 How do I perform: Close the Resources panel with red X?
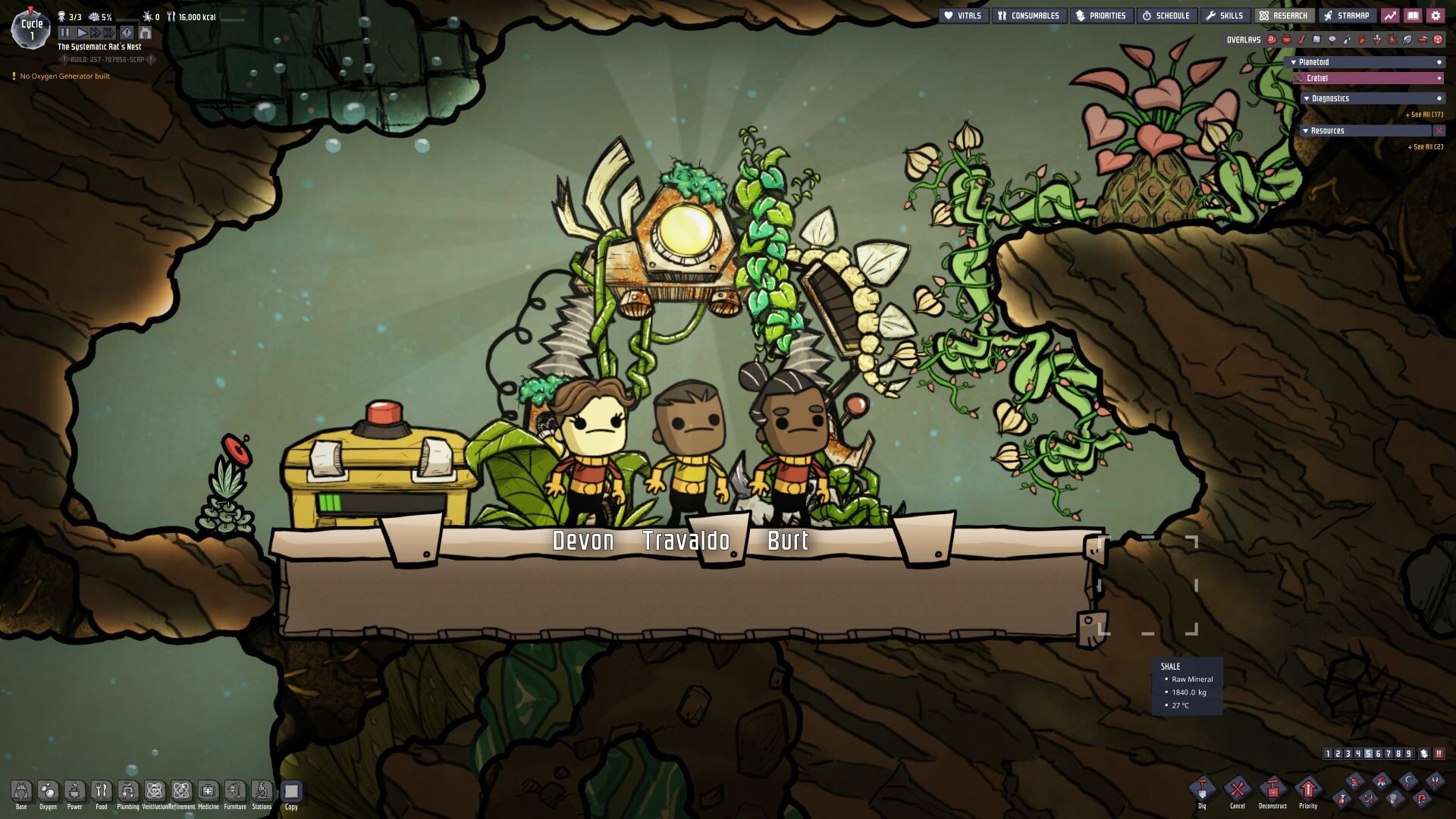point(1439,131)
